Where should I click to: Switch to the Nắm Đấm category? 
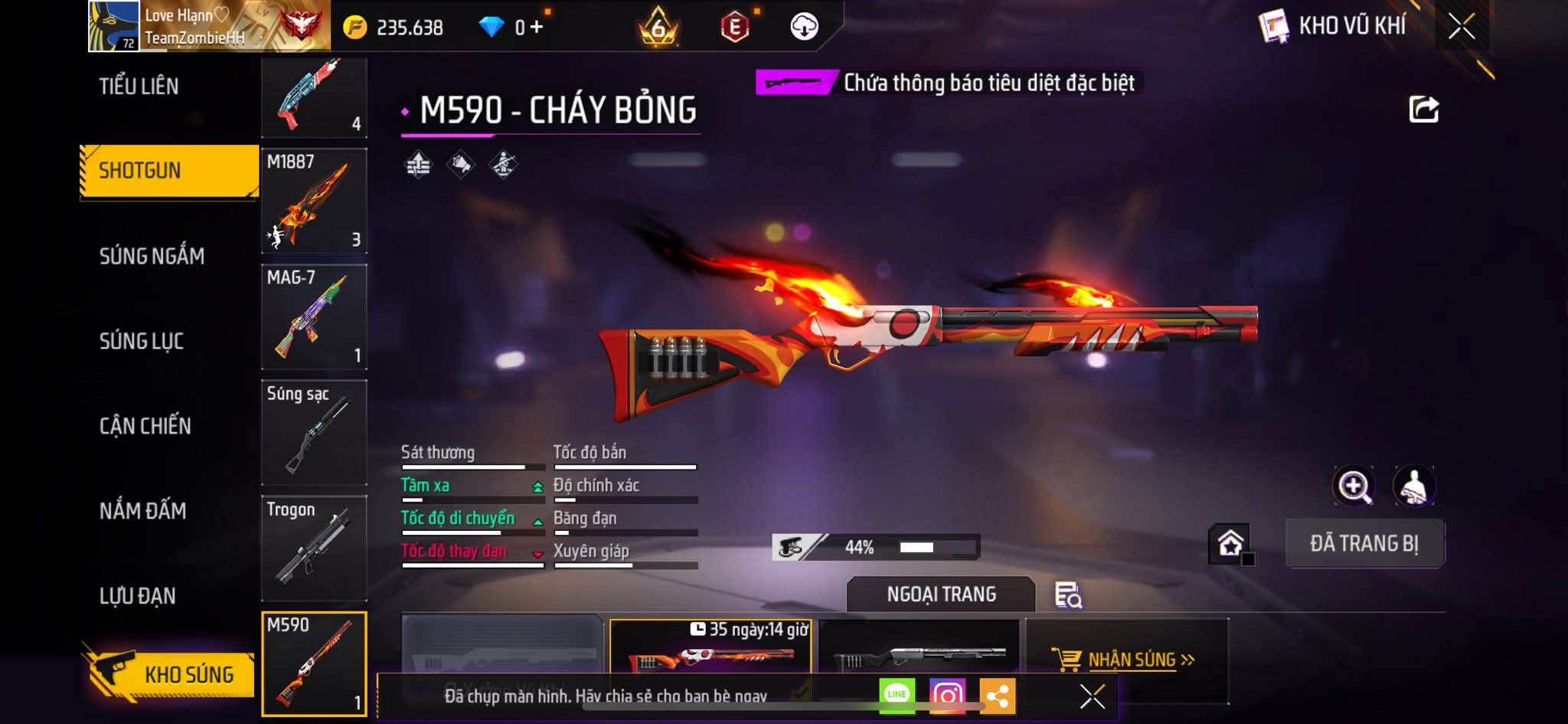pyautogui.click(x=143, y=510)
